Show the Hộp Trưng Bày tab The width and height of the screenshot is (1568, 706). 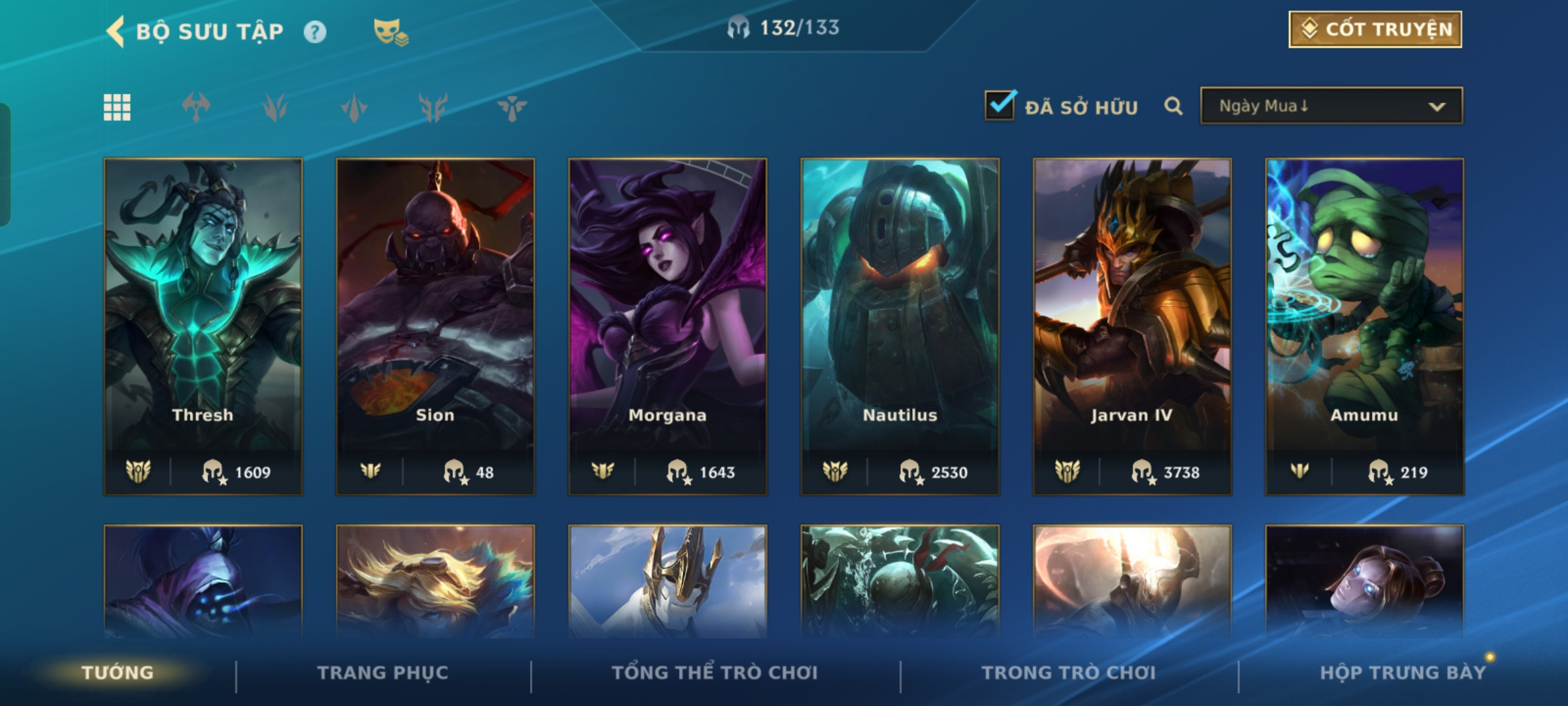(1402, 673)
